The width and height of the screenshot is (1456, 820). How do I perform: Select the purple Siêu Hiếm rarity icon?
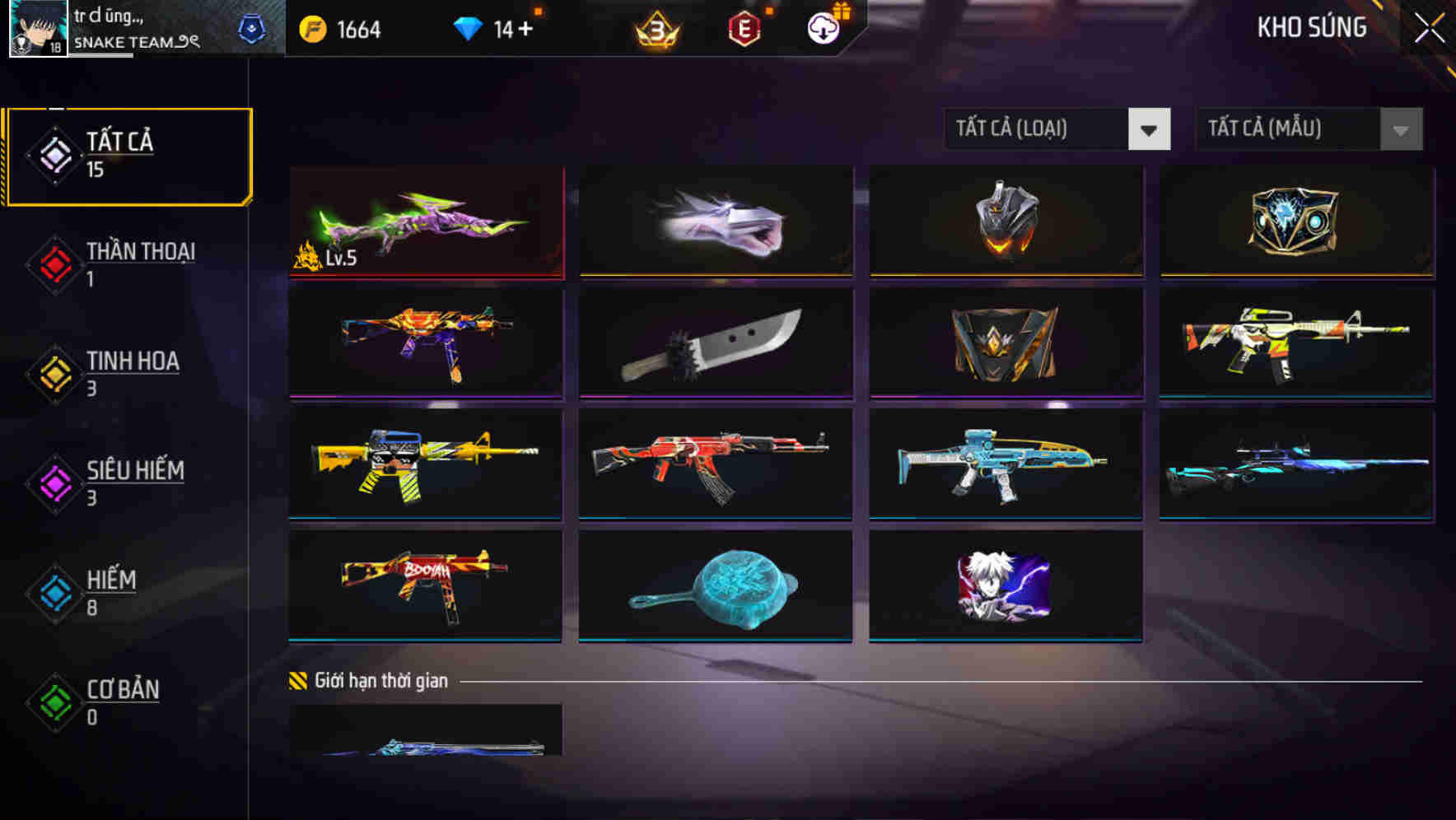tap(53, 484)
